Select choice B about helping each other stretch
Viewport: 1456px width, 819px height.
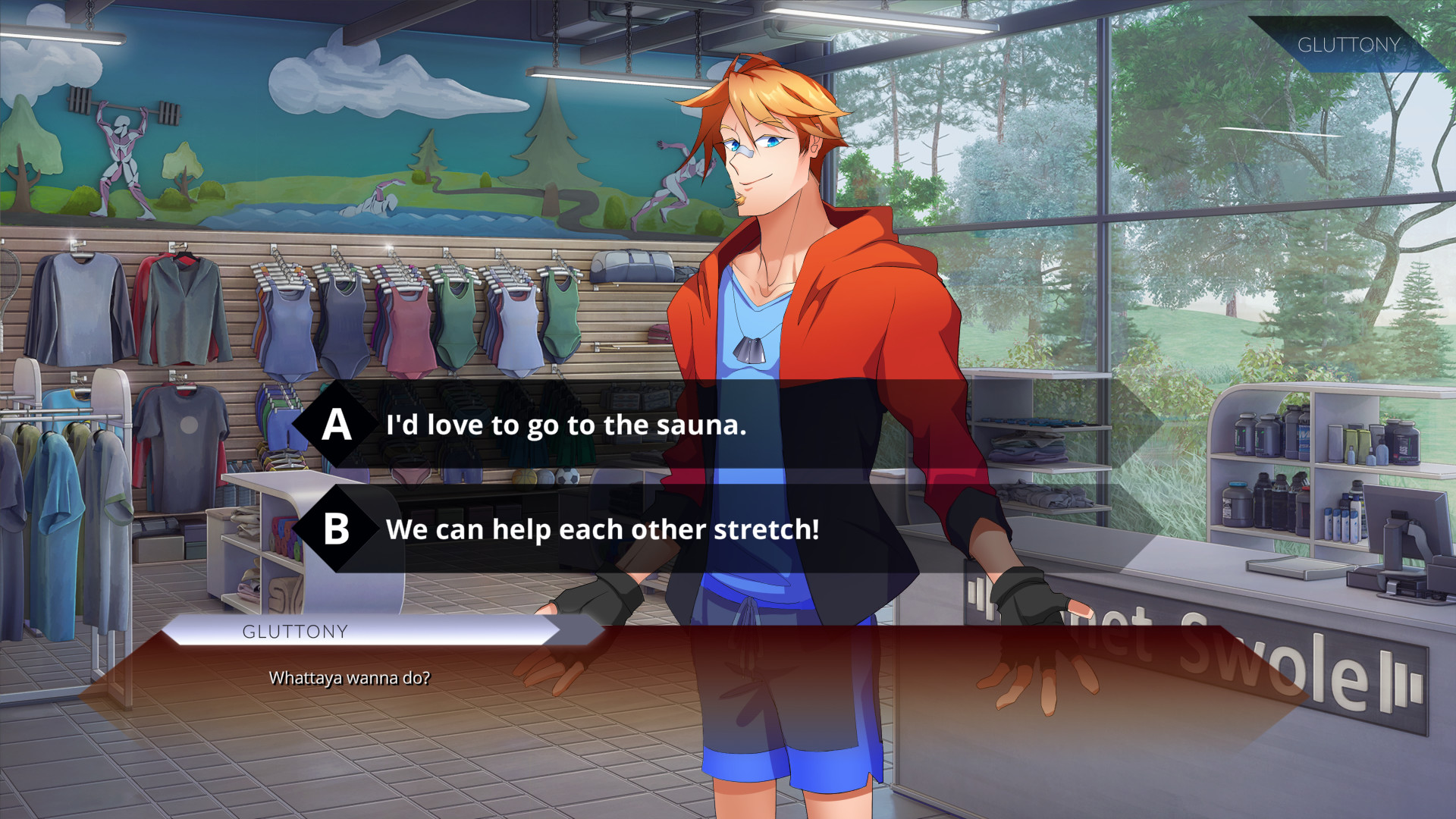(x=603, y=531)
